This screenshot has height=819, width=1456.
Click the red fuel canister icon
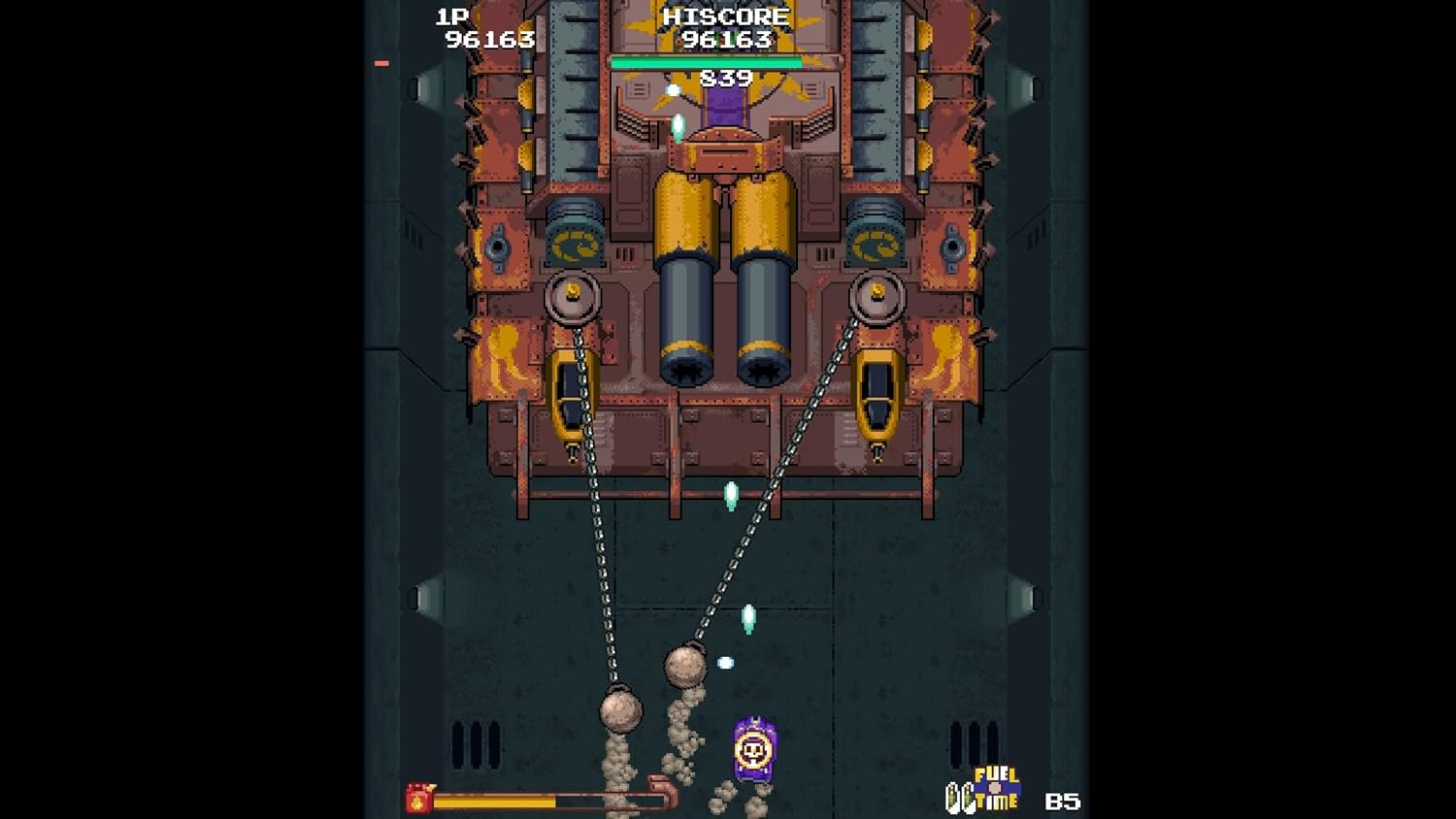tap(419, 798)
